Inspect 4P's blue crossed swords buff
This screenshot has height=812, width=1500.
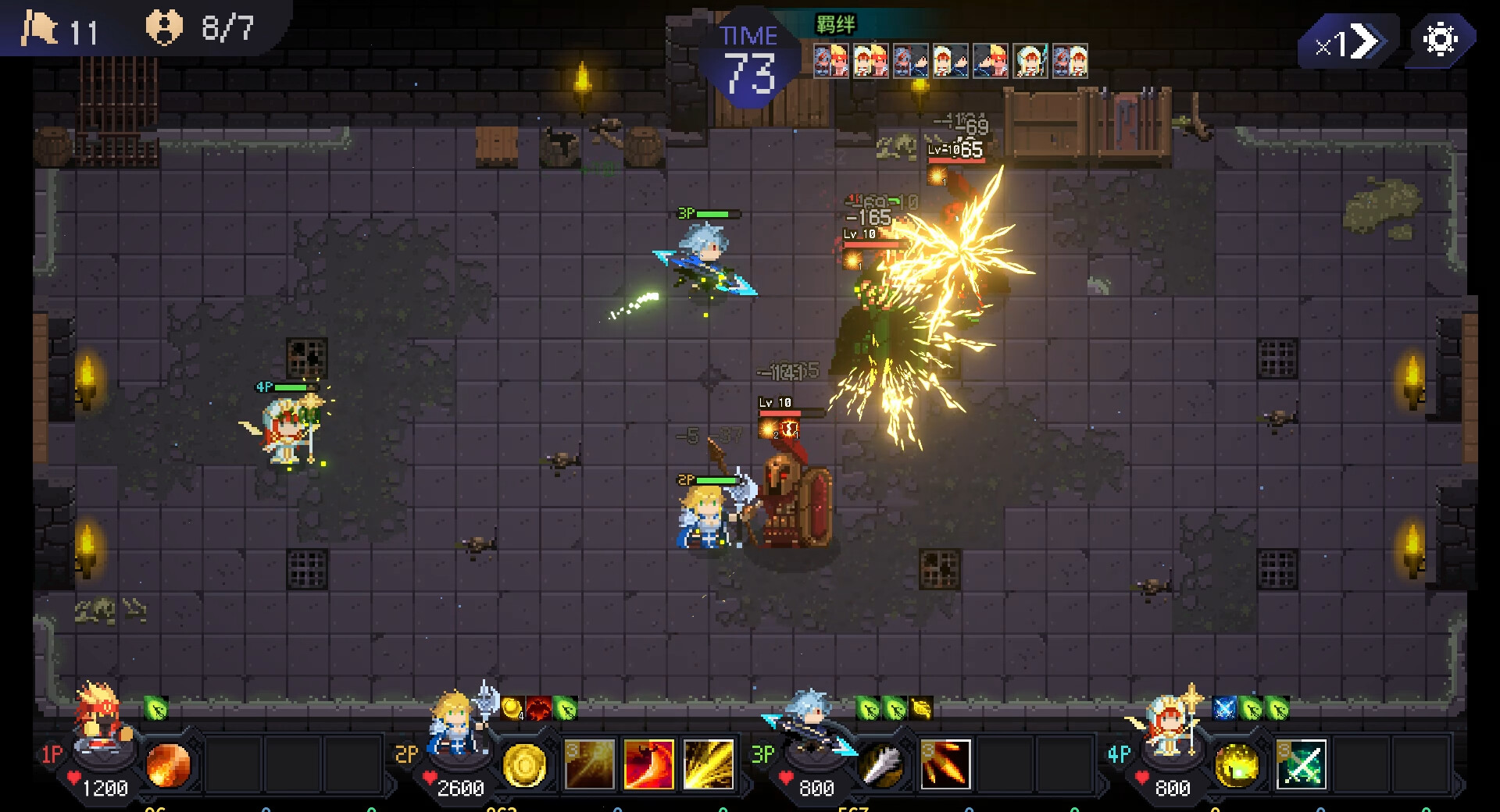1224,708
